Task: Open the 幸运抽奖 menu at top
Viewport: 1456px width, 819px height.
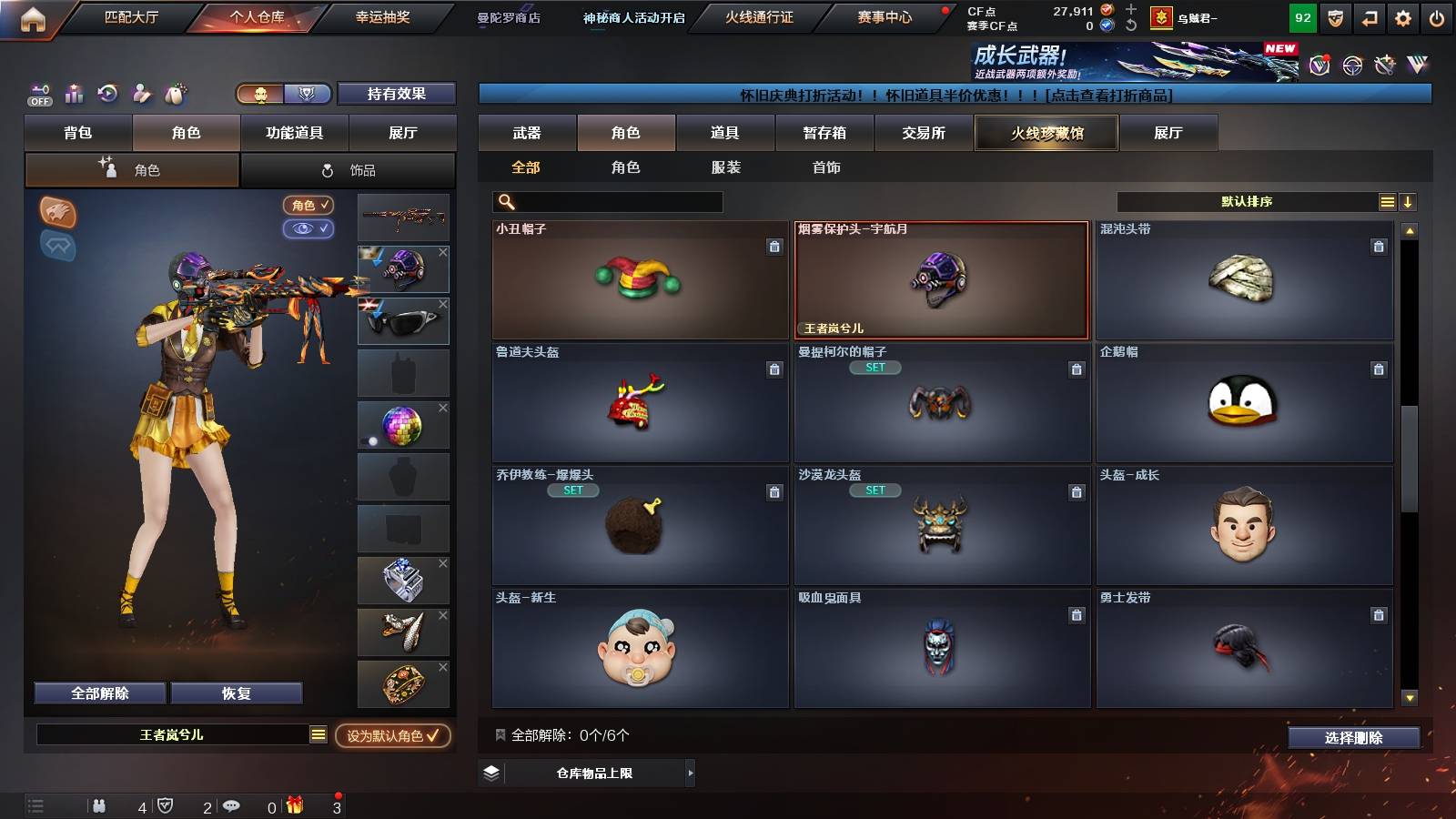Action: tap(380, 16)
